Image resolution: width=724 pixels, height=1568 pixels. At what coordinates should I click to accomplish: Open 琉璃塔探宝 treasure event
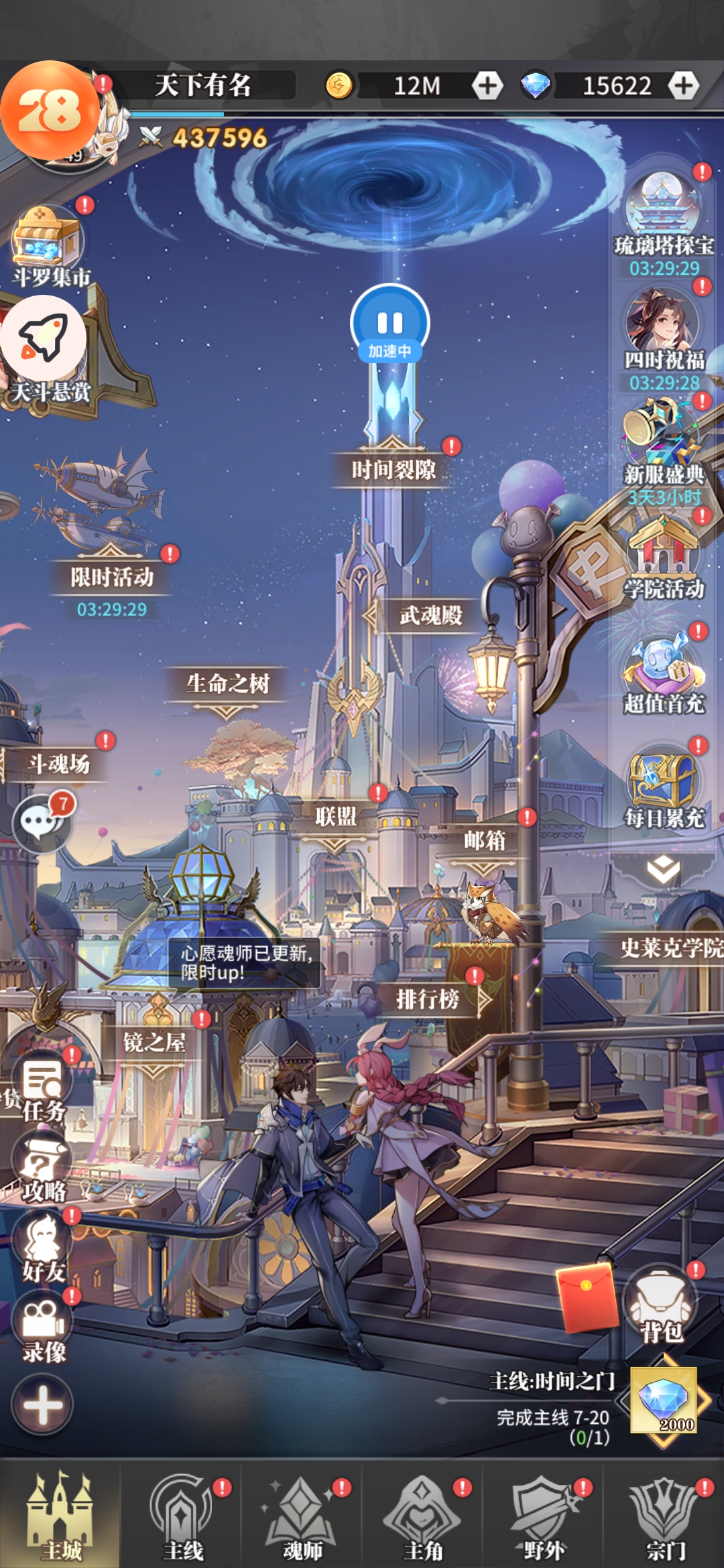(x=664, y=214)
